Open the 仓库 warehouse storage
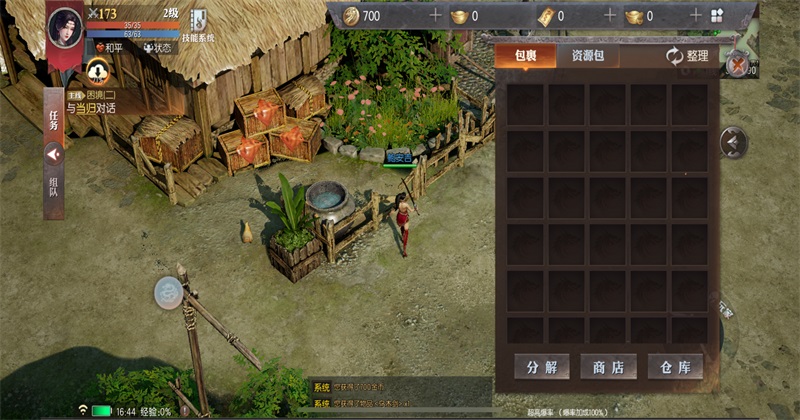The height and width of the screenshot is (420, 800). (x=675, y=366)
